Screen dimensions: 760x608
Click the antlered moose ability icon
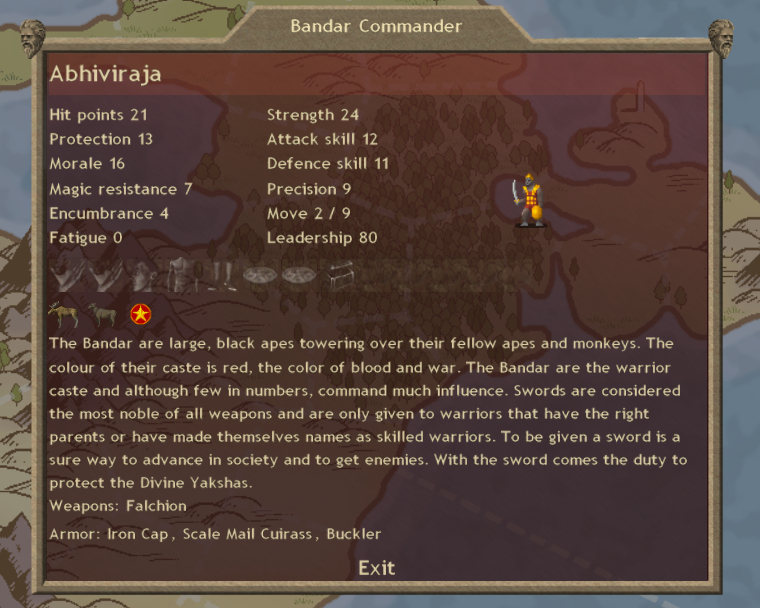[x=61, y=315]
